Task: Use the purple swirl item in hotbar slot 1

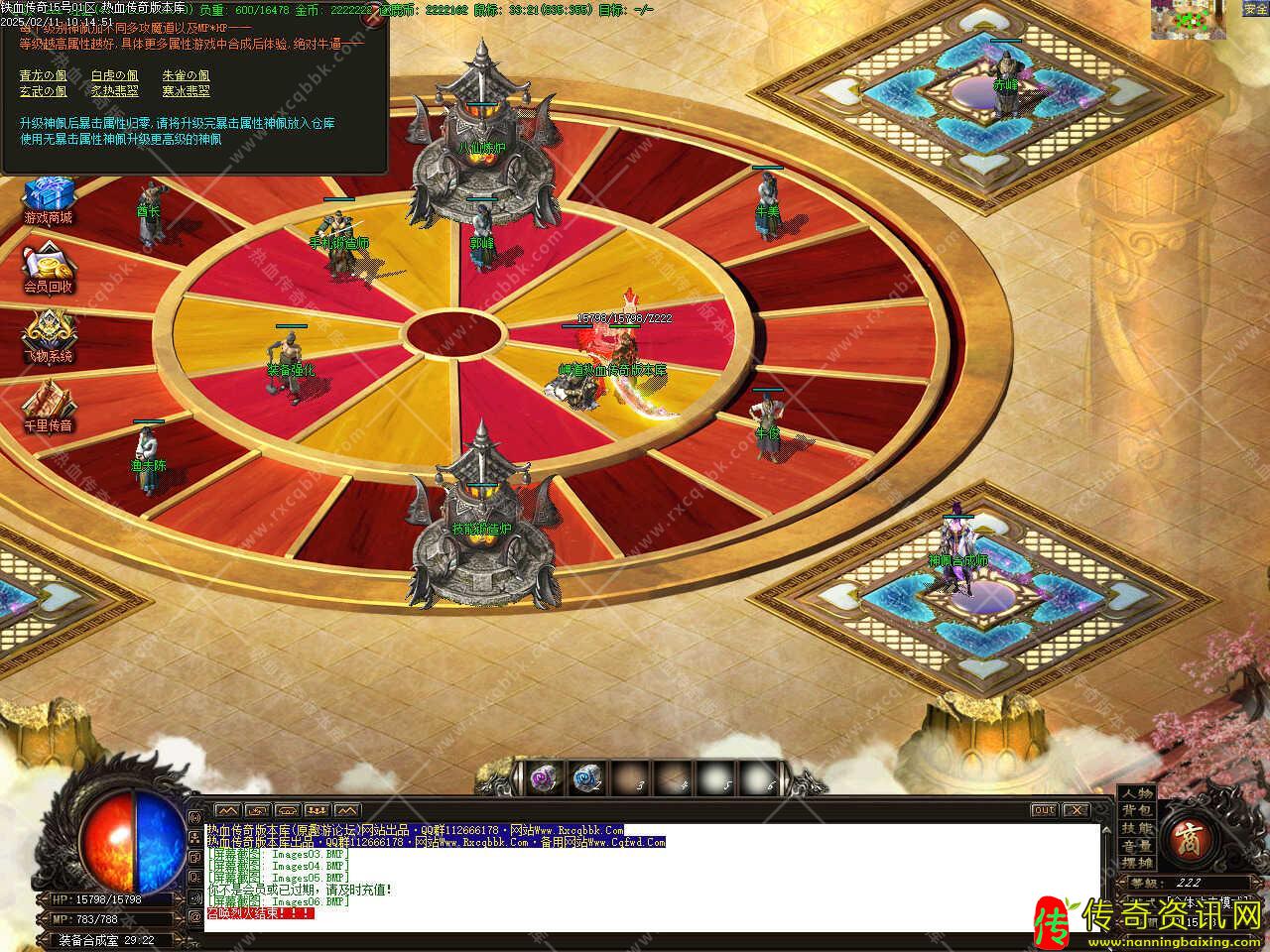Action: pyautogui.click(x=542, y=778)
